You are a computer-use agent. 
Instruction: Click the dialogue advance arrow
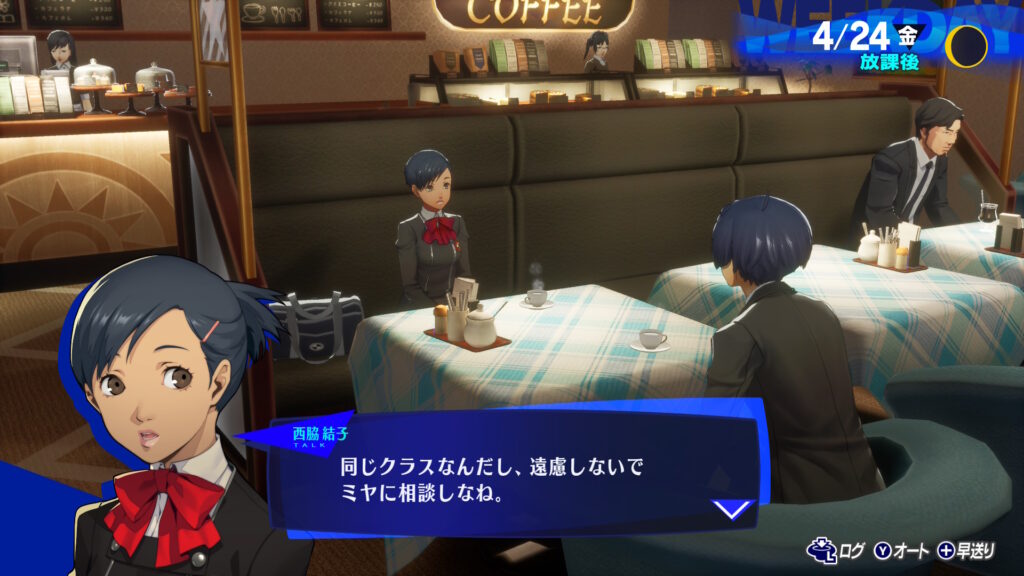point(734,509)
